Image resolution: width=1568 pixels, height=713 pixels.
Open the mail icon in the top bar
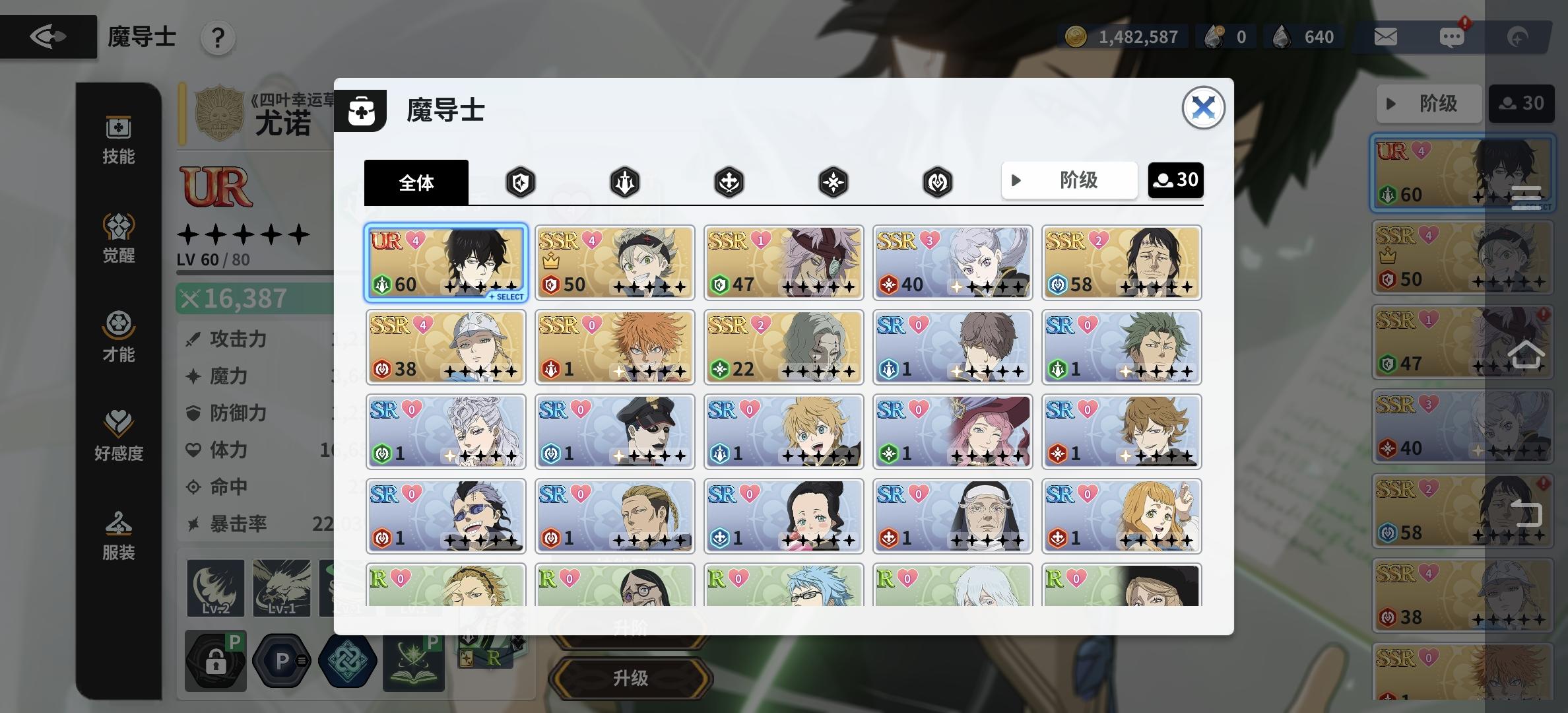[1385, 37]
